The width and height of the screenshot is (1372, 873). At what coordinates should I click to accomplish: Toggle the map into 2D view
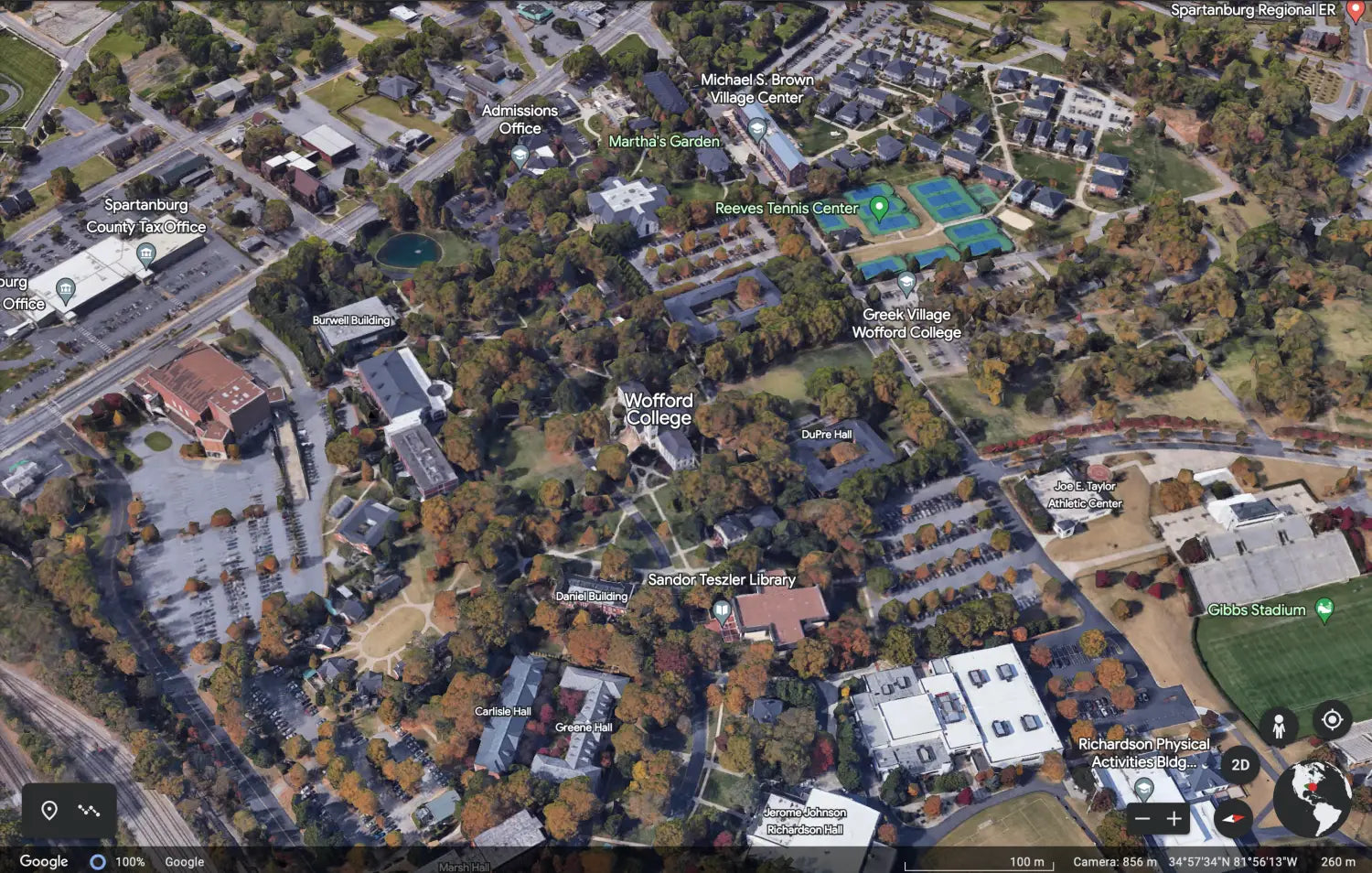click(1241, 762)
